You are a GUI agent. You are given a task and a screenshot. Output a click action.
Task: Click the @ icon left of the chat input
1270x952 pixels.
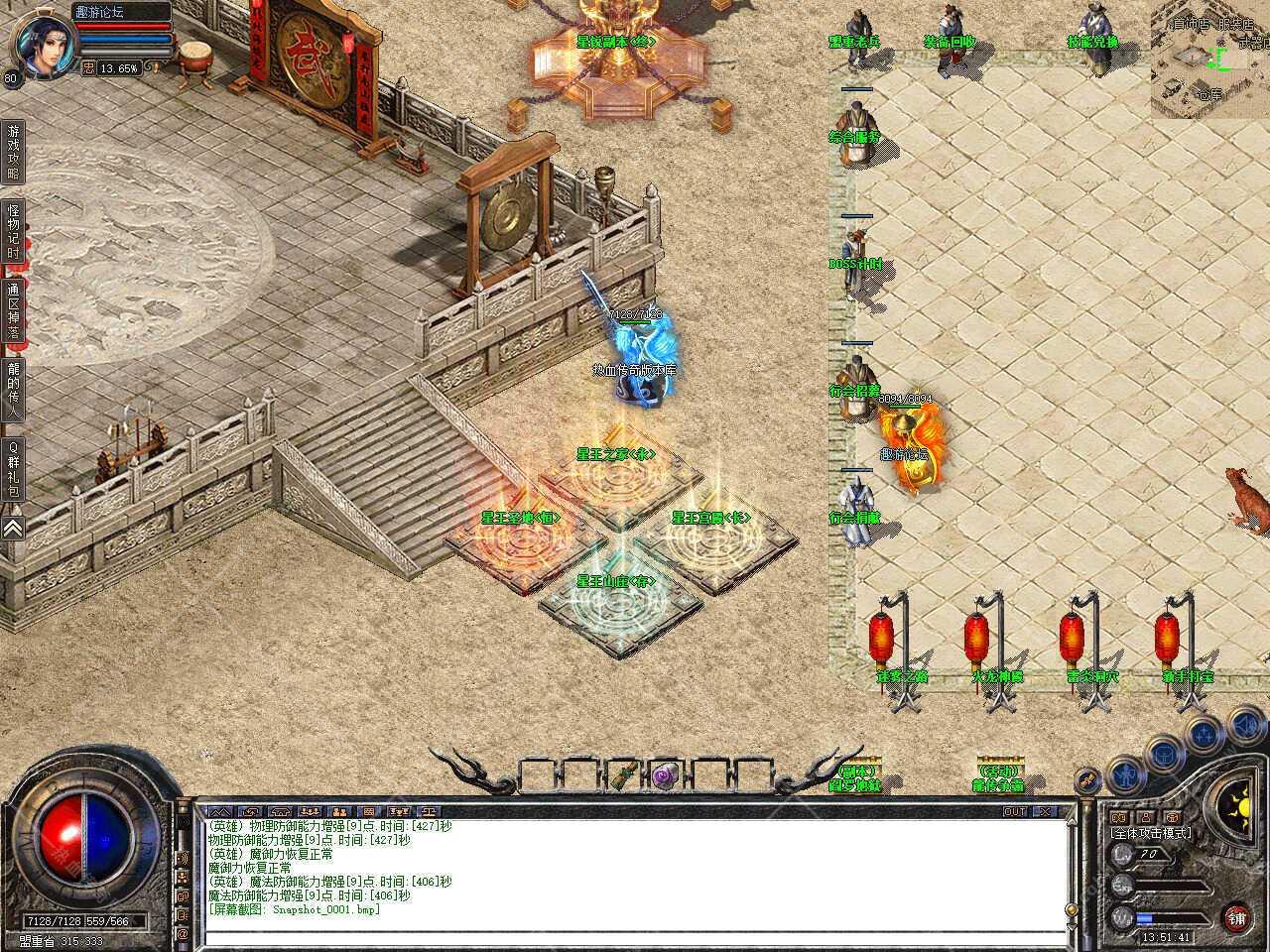tap(183, 933)
